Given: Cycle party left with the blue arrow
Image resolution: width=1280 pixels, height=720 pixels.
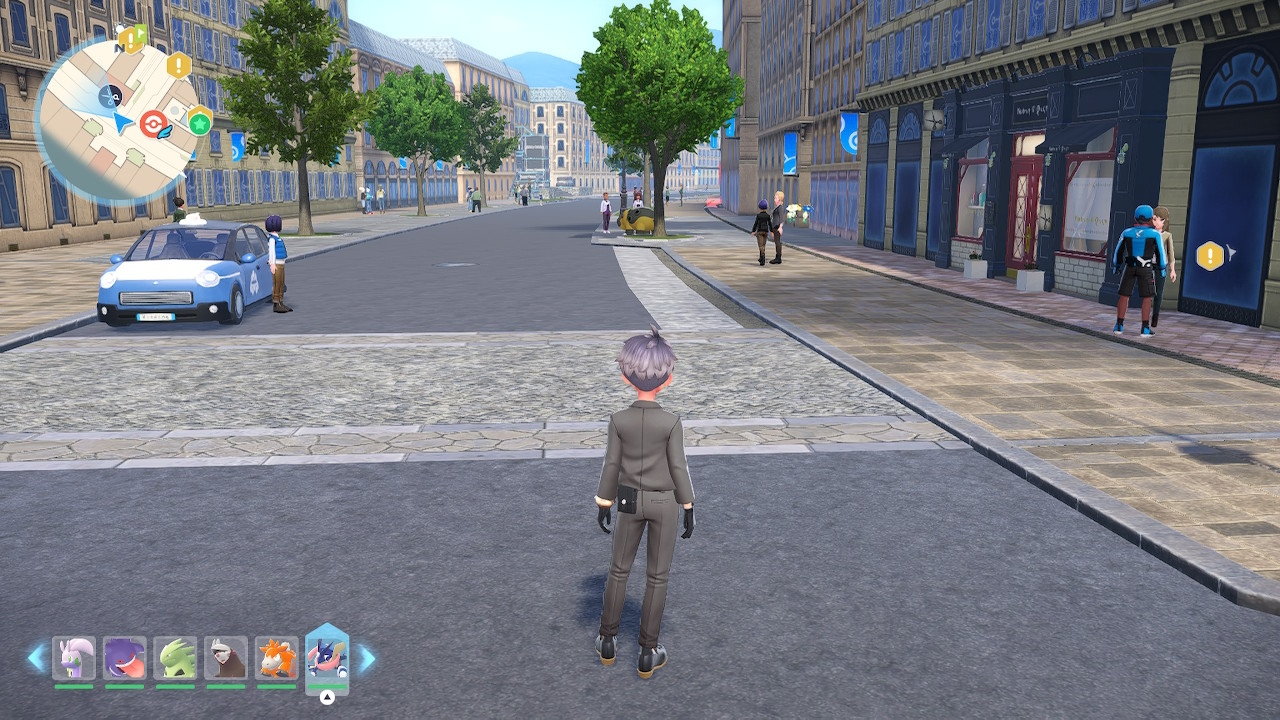Looking at the screenshot, I should (x=37, y=658).
